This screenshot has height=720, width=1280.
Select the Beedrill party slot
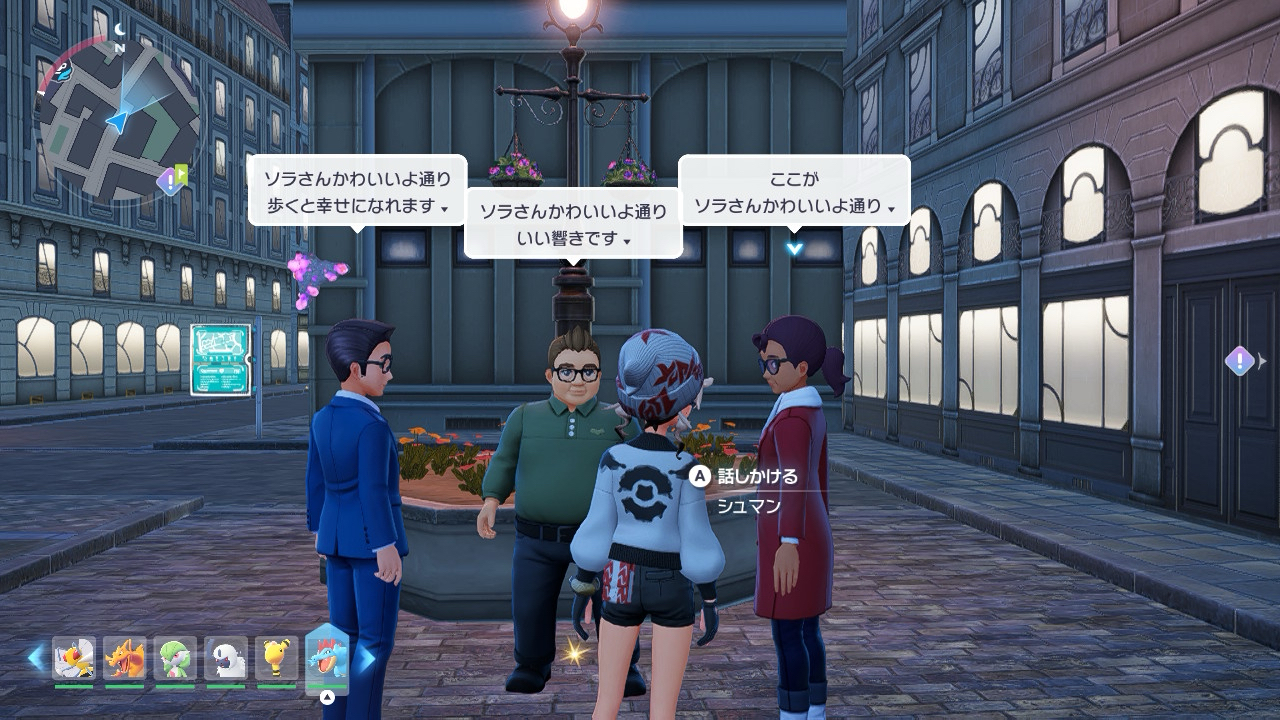point(74,658)
